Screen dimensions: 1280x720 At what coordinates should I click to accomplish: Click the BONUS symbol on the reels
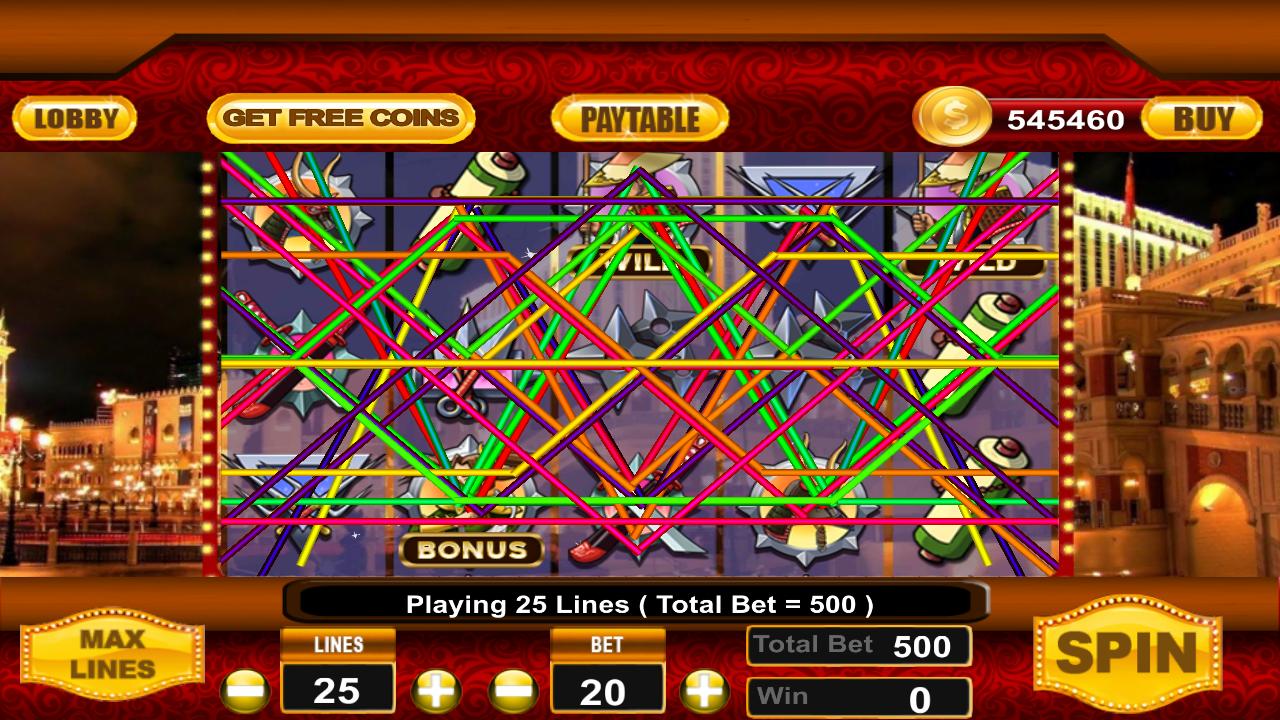coord(472,549)
